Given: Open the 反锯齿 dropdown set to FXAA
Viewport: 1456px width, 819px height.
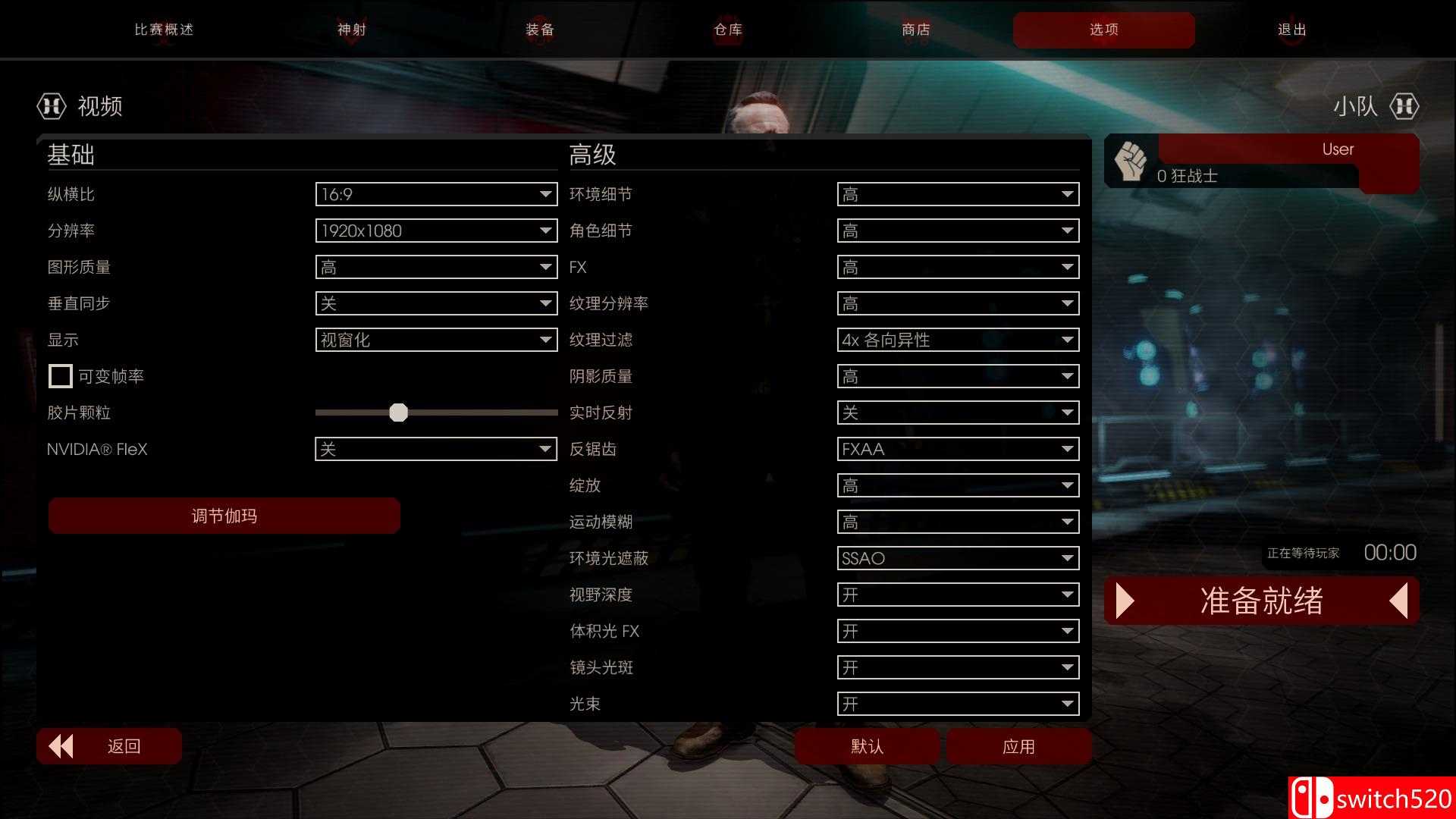Looking at the screenshot, I should pos(957,449).
